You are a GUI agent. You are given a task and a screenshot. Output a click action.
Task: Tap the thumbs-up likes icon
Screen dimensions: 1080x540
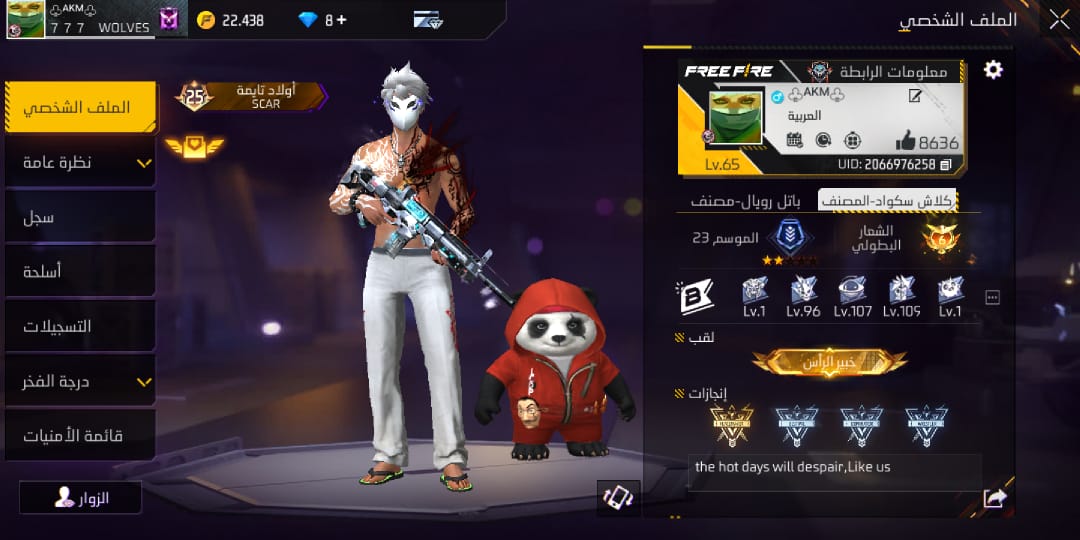pyautogui.click(x=904, y=141)
